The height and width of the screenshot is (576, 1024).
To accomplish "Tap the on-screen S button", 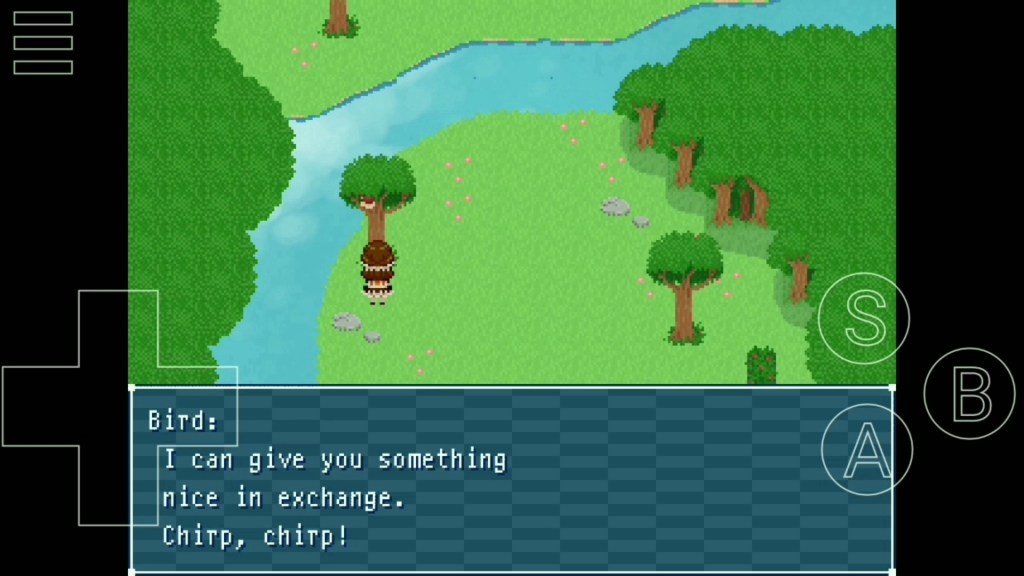I will point(864,318).
